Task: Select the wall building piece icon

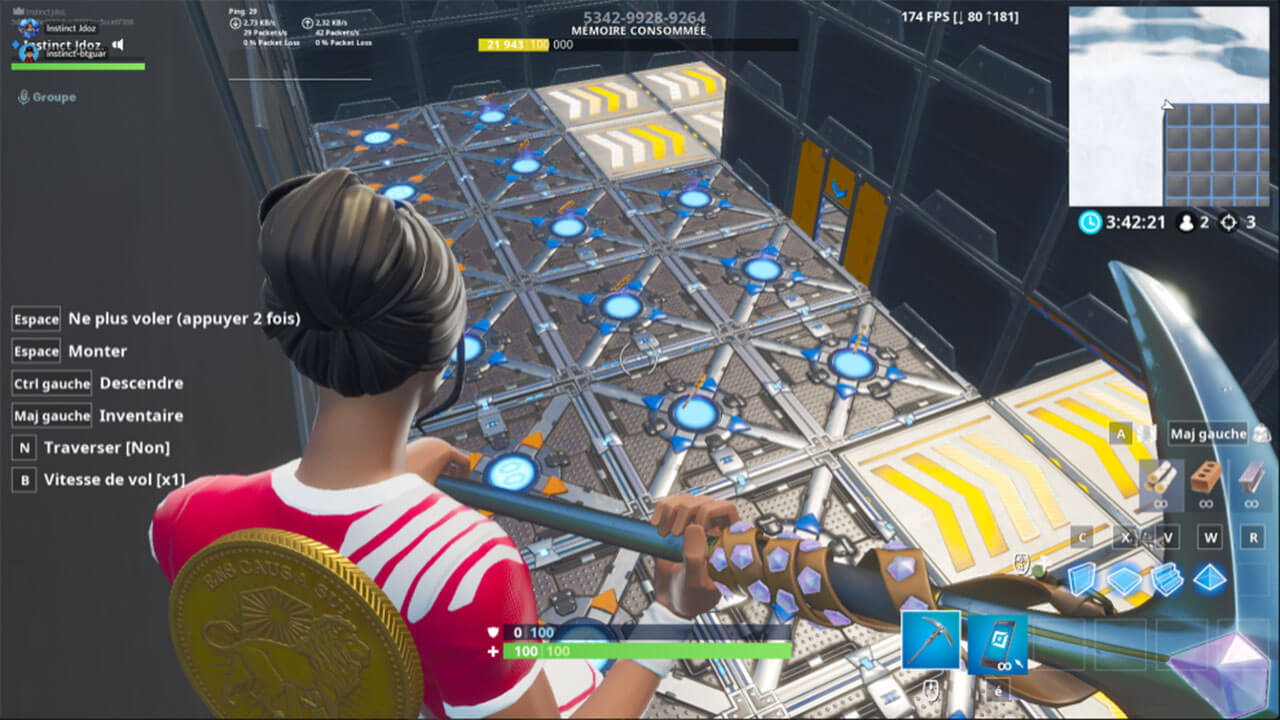Action: pos(1080,578)
